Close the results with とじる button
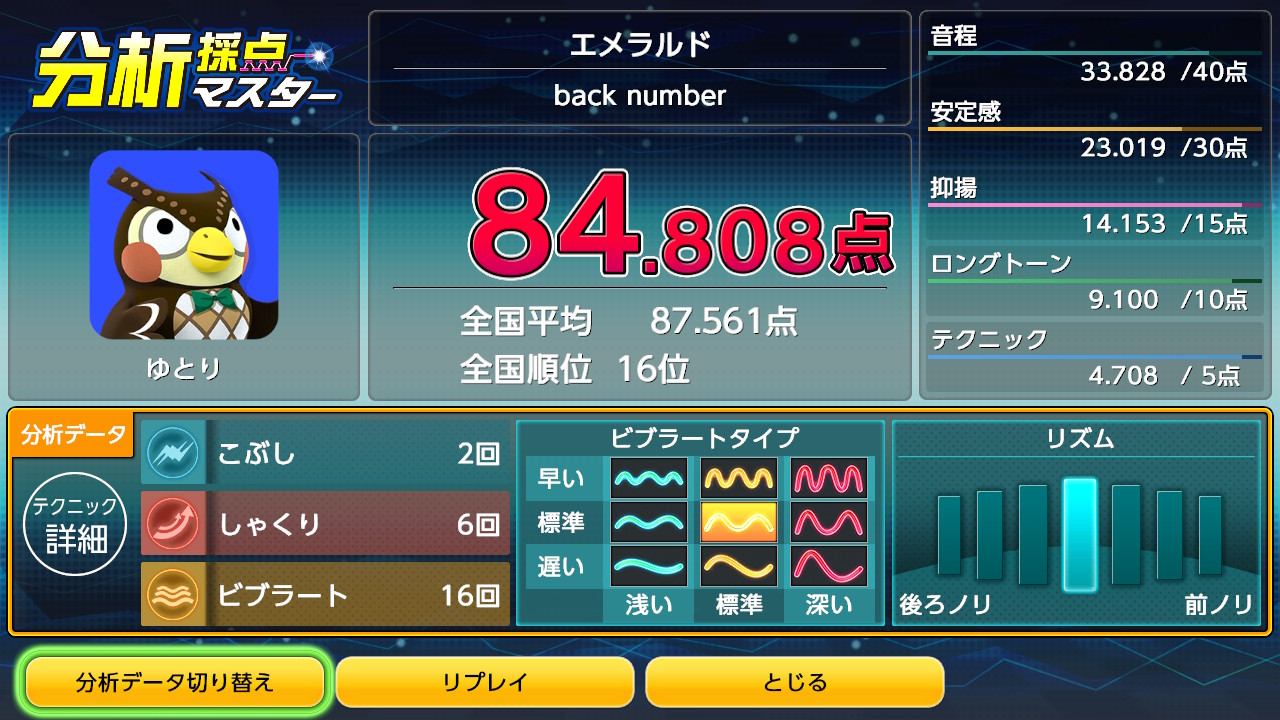This screenshot has width=1280, height=720. point(795,683)
